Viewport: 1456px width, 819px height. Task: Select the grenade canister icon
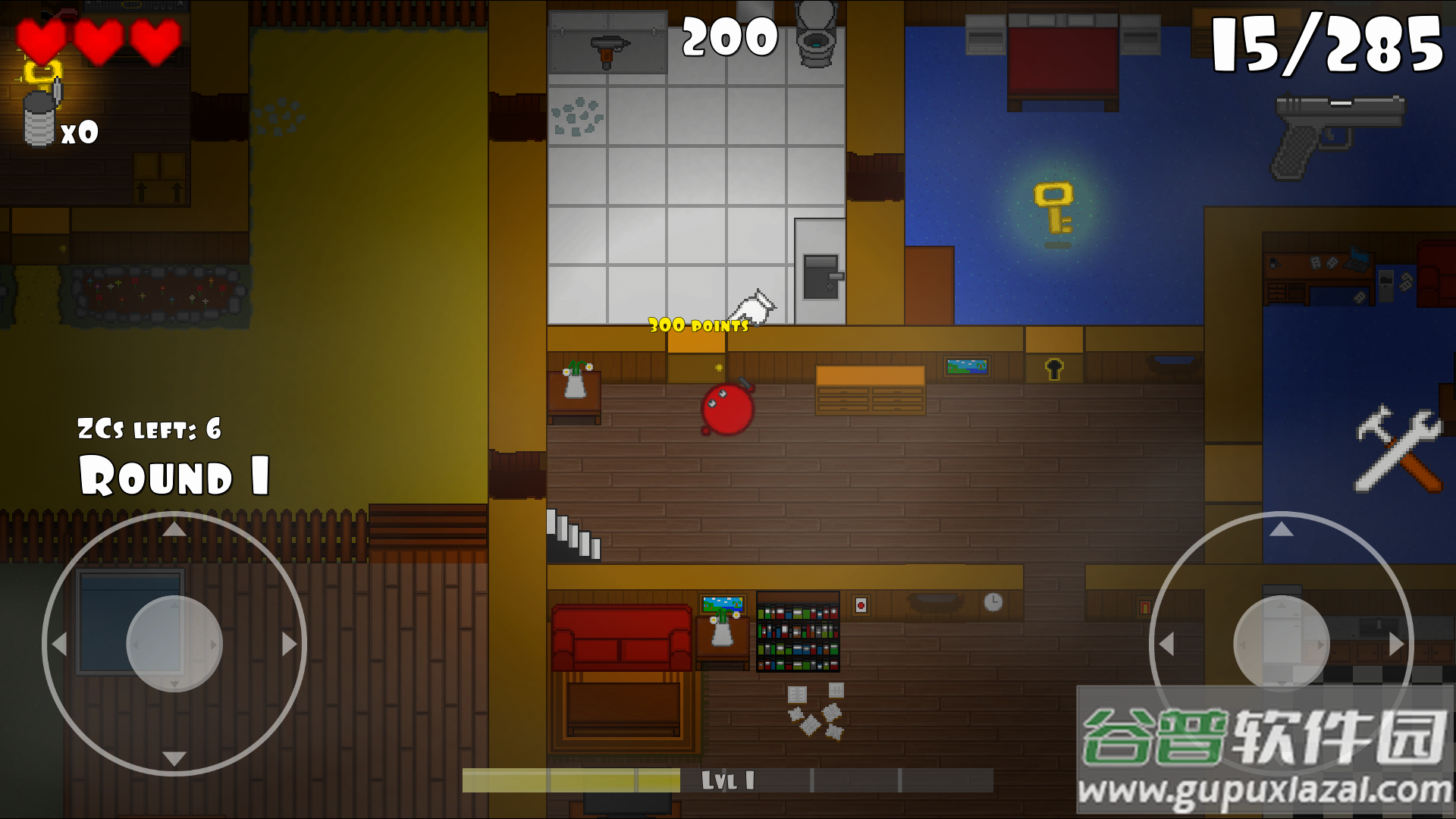41,118
